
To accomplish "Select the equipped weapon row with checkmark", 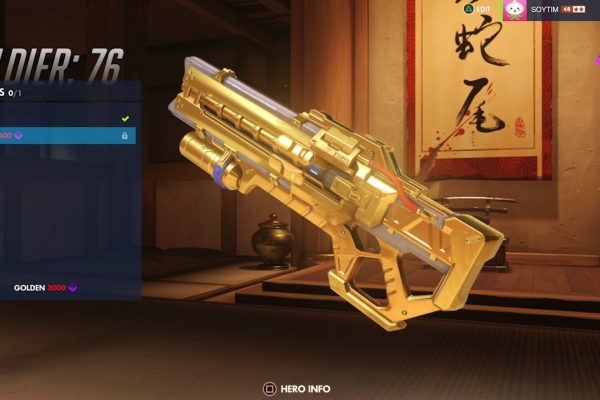I will [66, 117].
